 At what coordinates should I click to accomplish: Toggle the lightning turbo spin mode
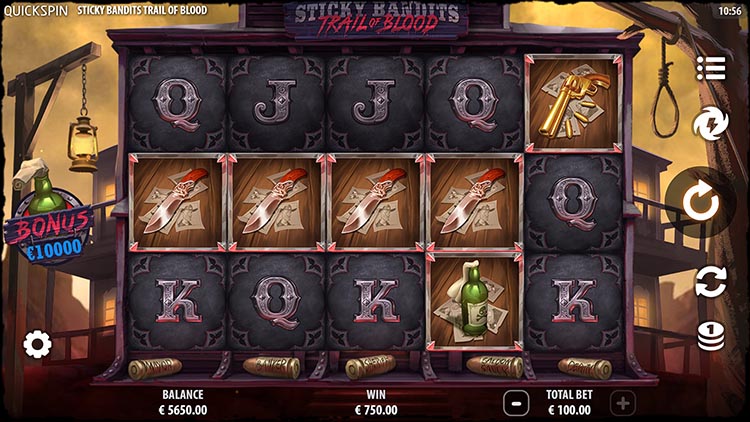[711, 124]
